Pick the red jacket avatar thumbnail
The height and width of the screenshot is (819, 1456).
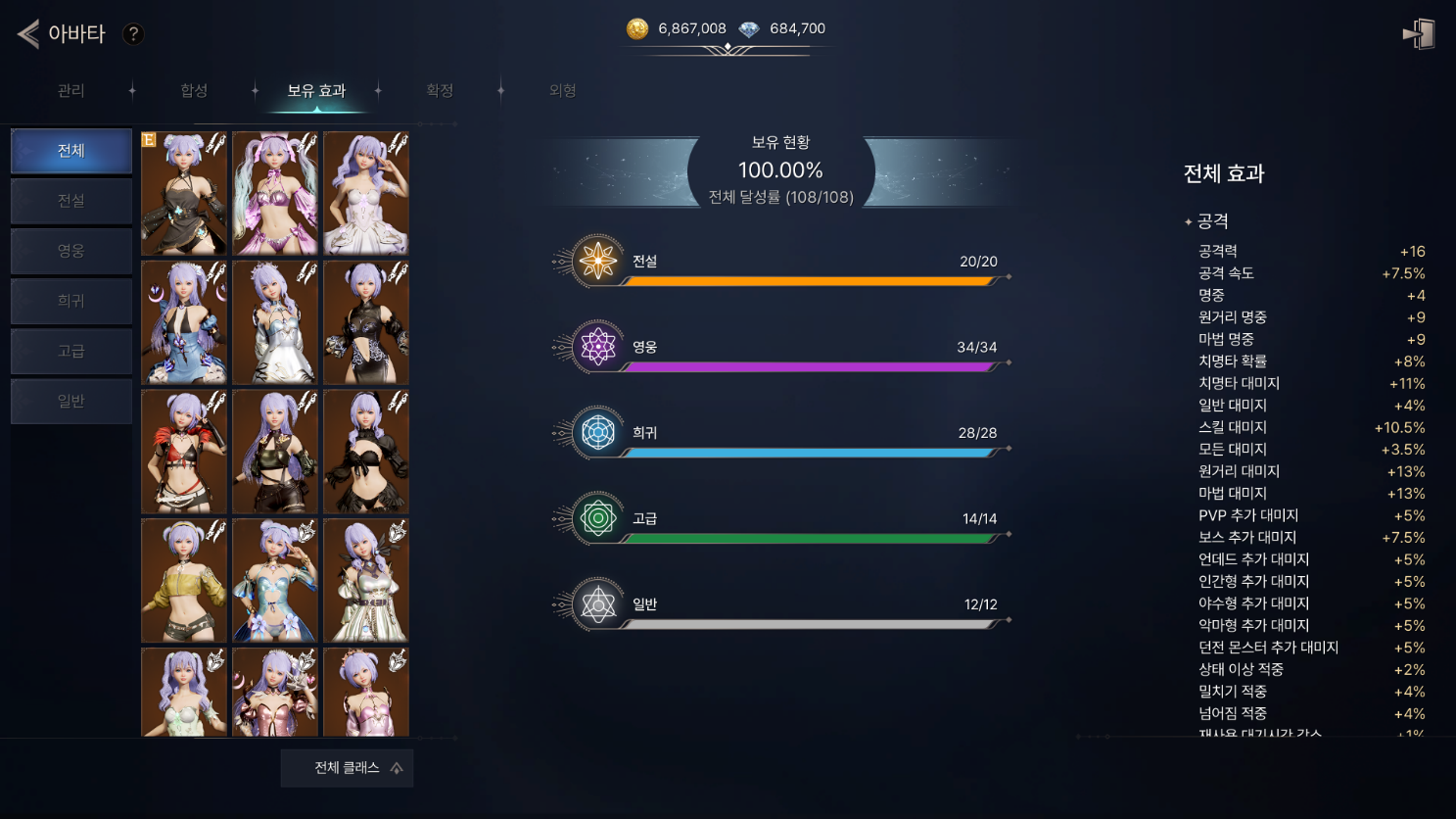184,452
